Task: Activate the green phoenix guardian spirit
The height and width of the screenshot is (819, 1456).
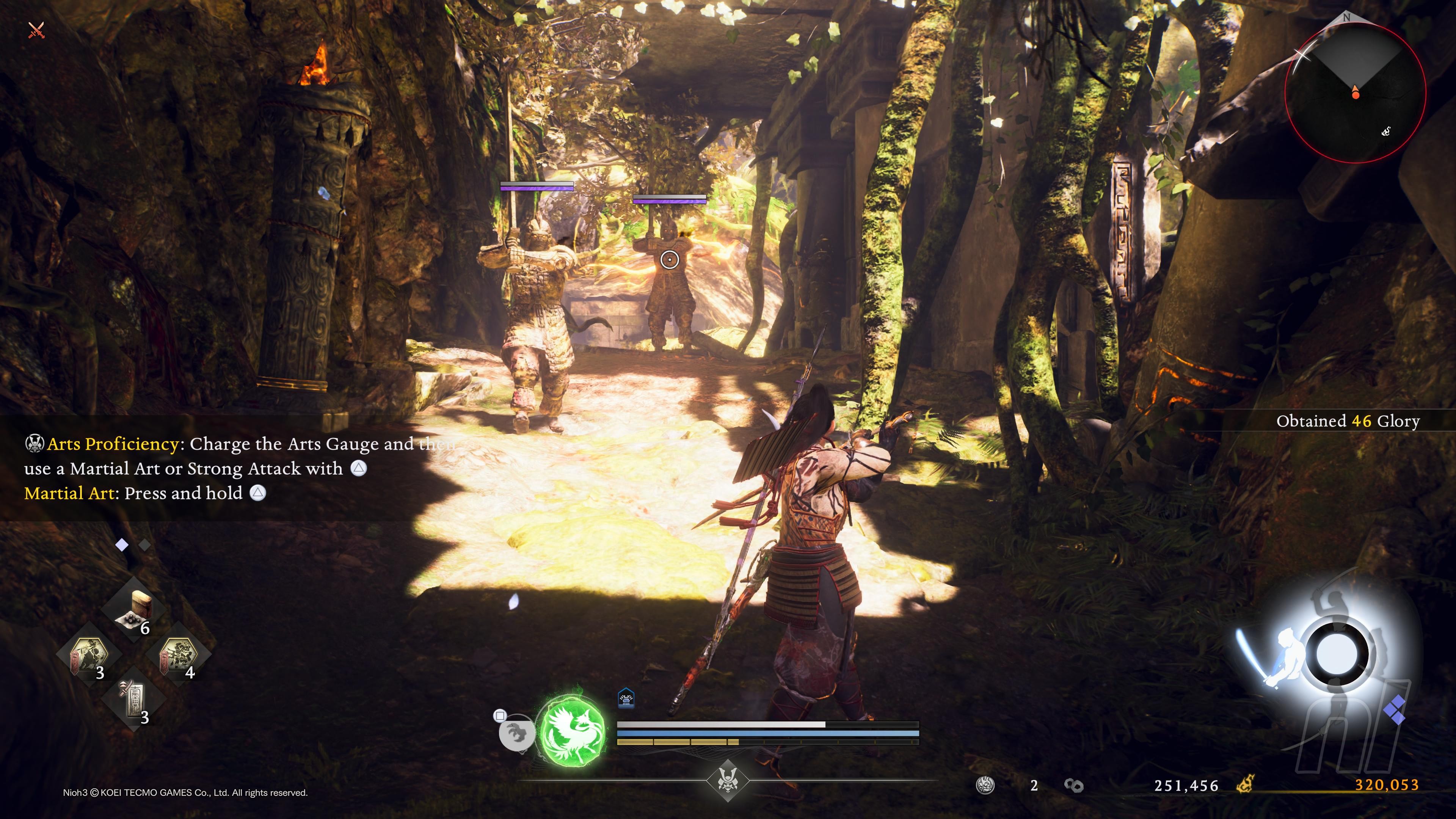Action: pos(572,731)
